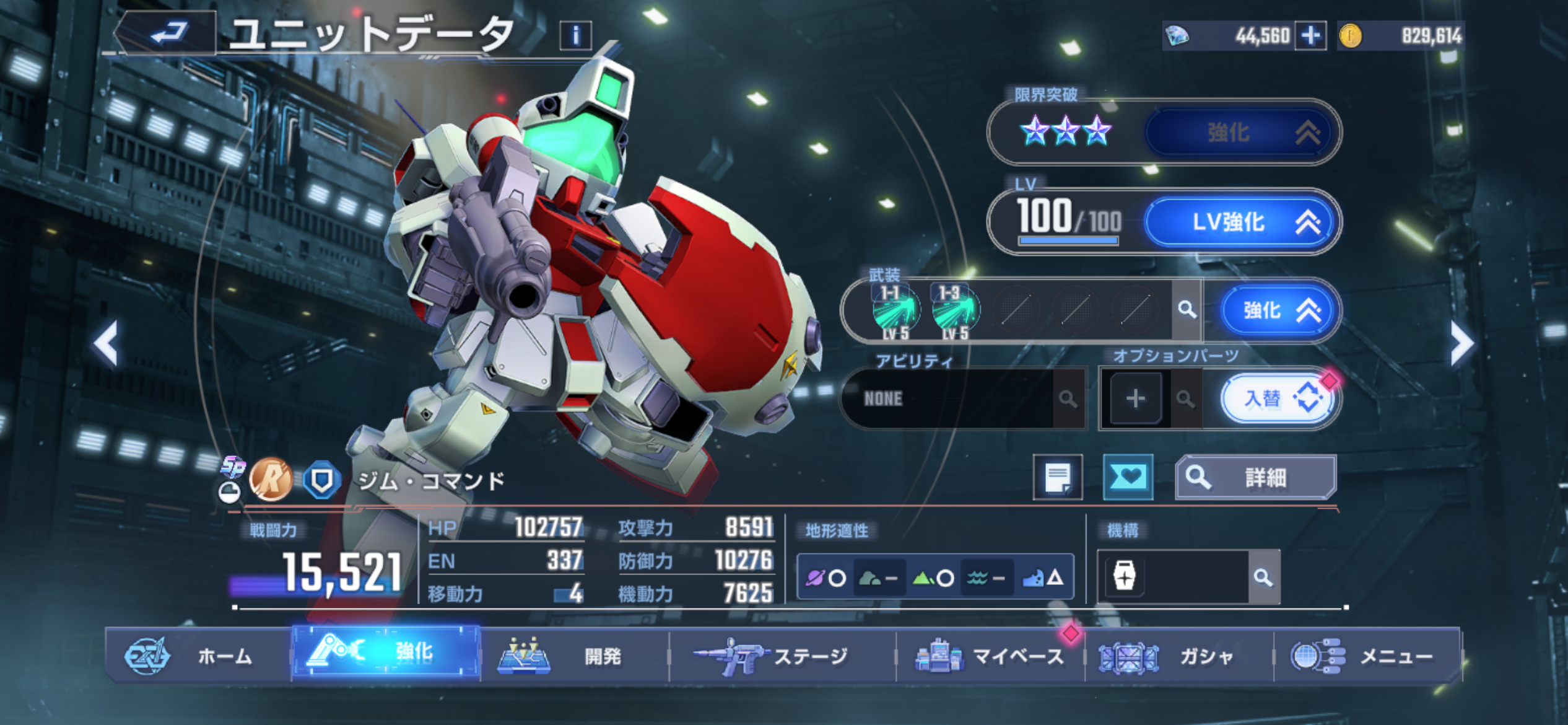
Task: Show the previous unit with left arrow
Action: coord(106,343)
